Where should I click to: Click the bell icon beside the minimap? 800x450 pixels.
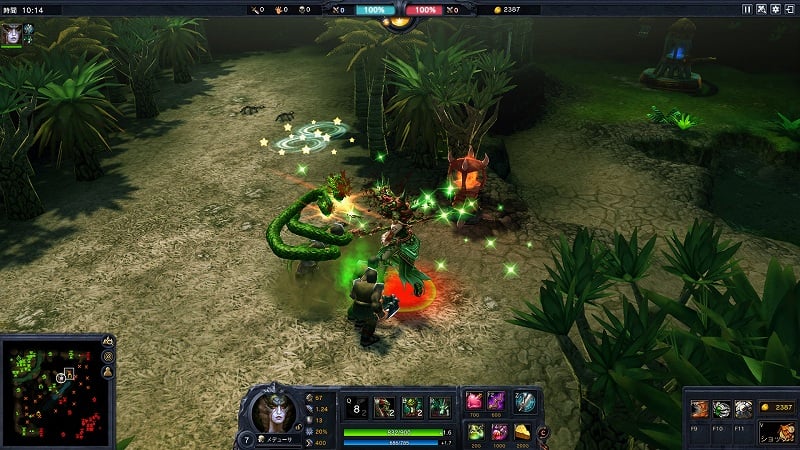pos(108,372)
